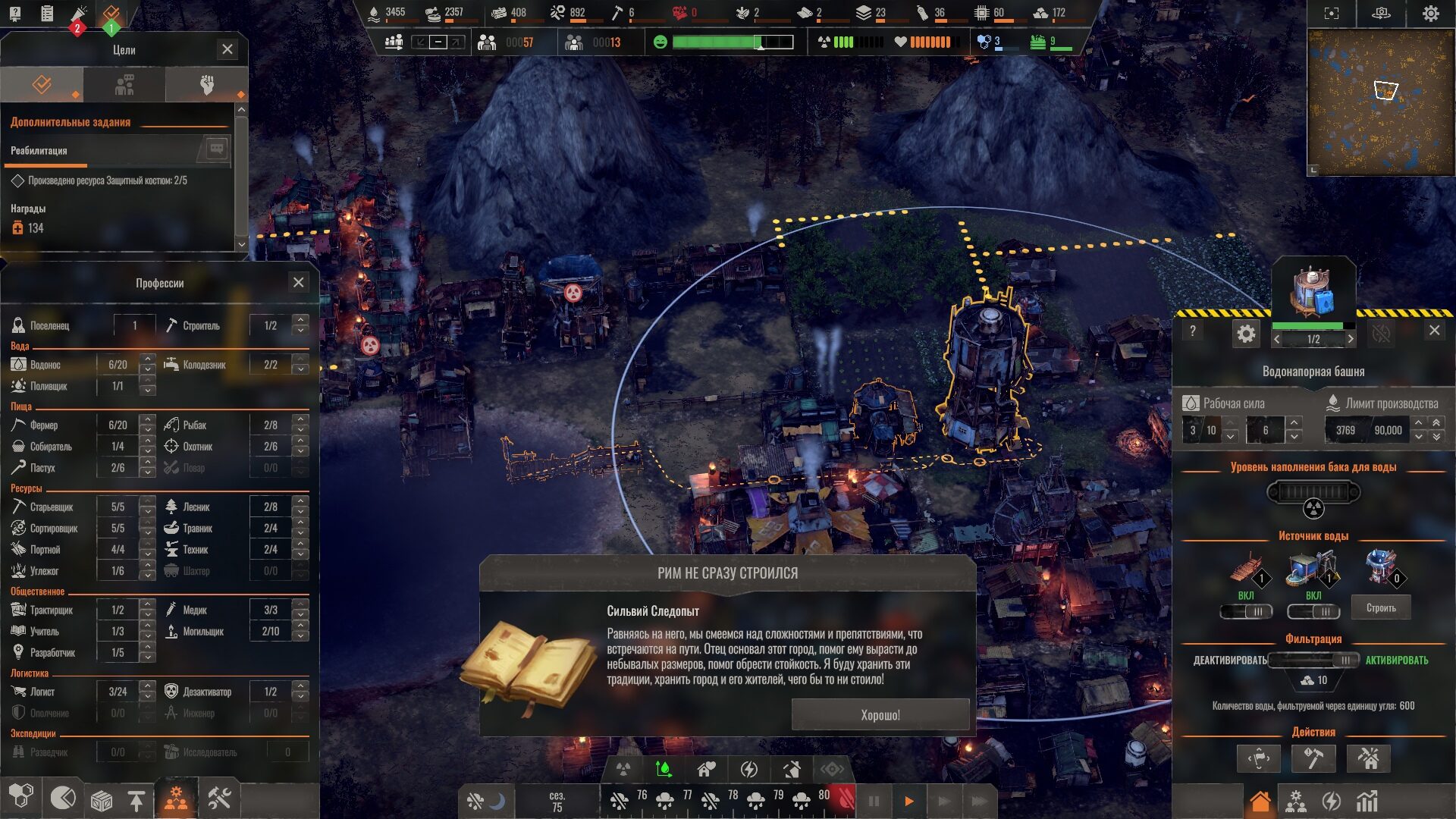Confirm the dialog with the Хорошо! button
Screen dimensions: 1456x819
(x=880, y=715)
